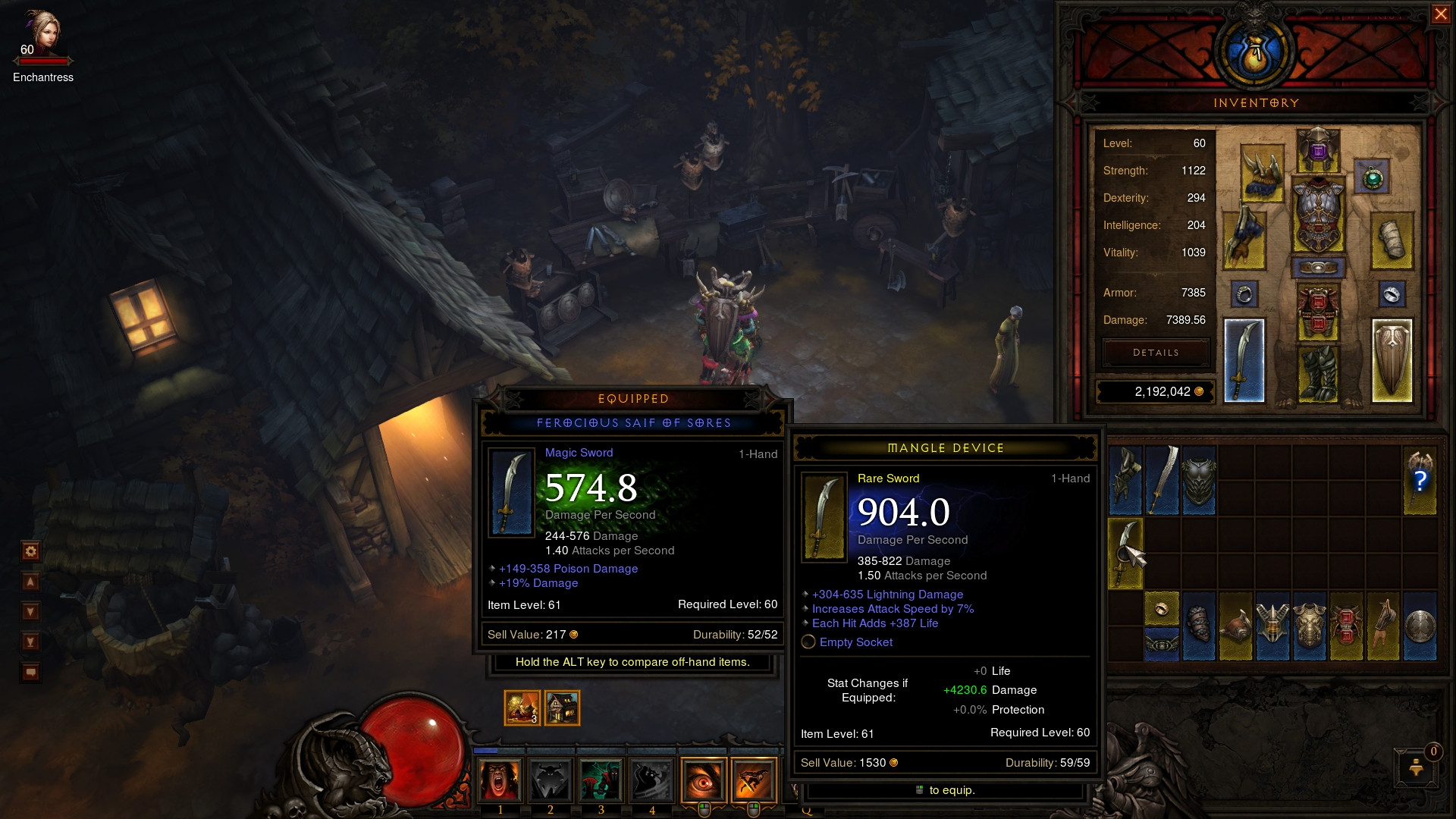Screen dimensions: 1456x819
Task: Click the house buff icon
Action: pyautogui.click(x=562, y=708)
